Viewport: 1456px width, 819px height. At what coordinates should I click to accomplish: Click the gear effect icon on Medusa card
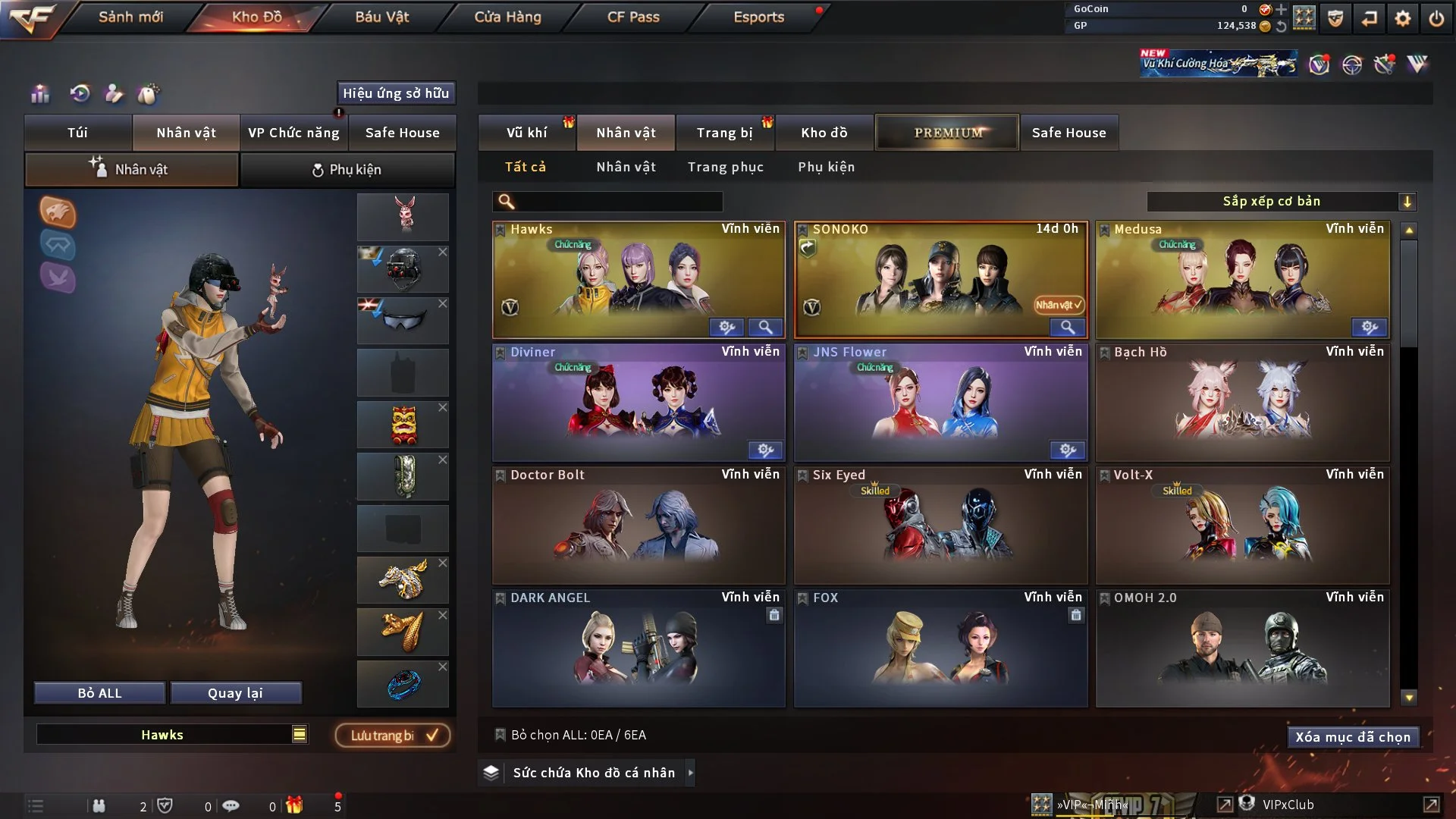pyautogui.click(x=1370, y=327)
